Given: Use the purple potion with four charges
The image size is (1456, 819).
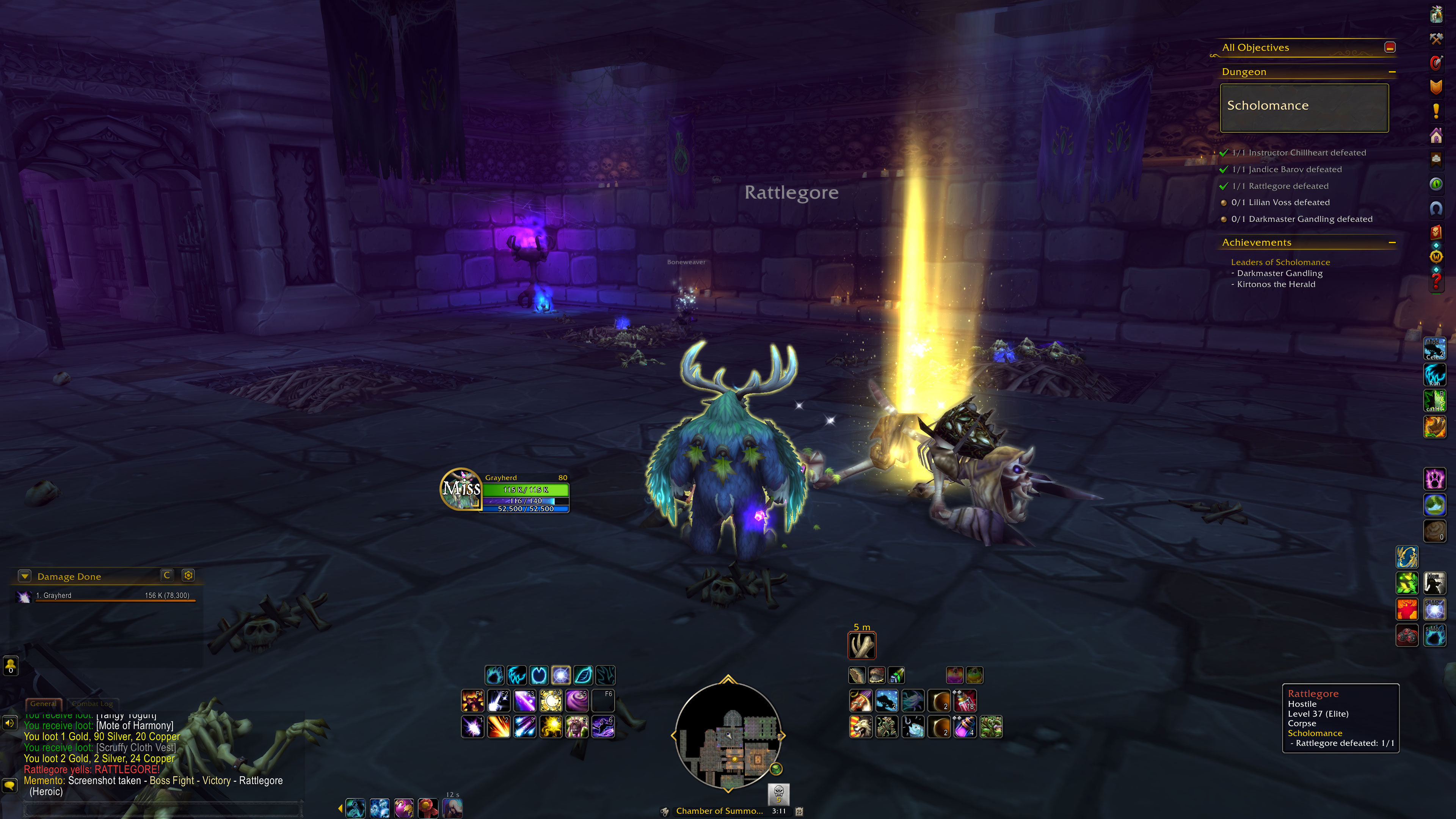Looking at the screenshot, I should (965, 727).
